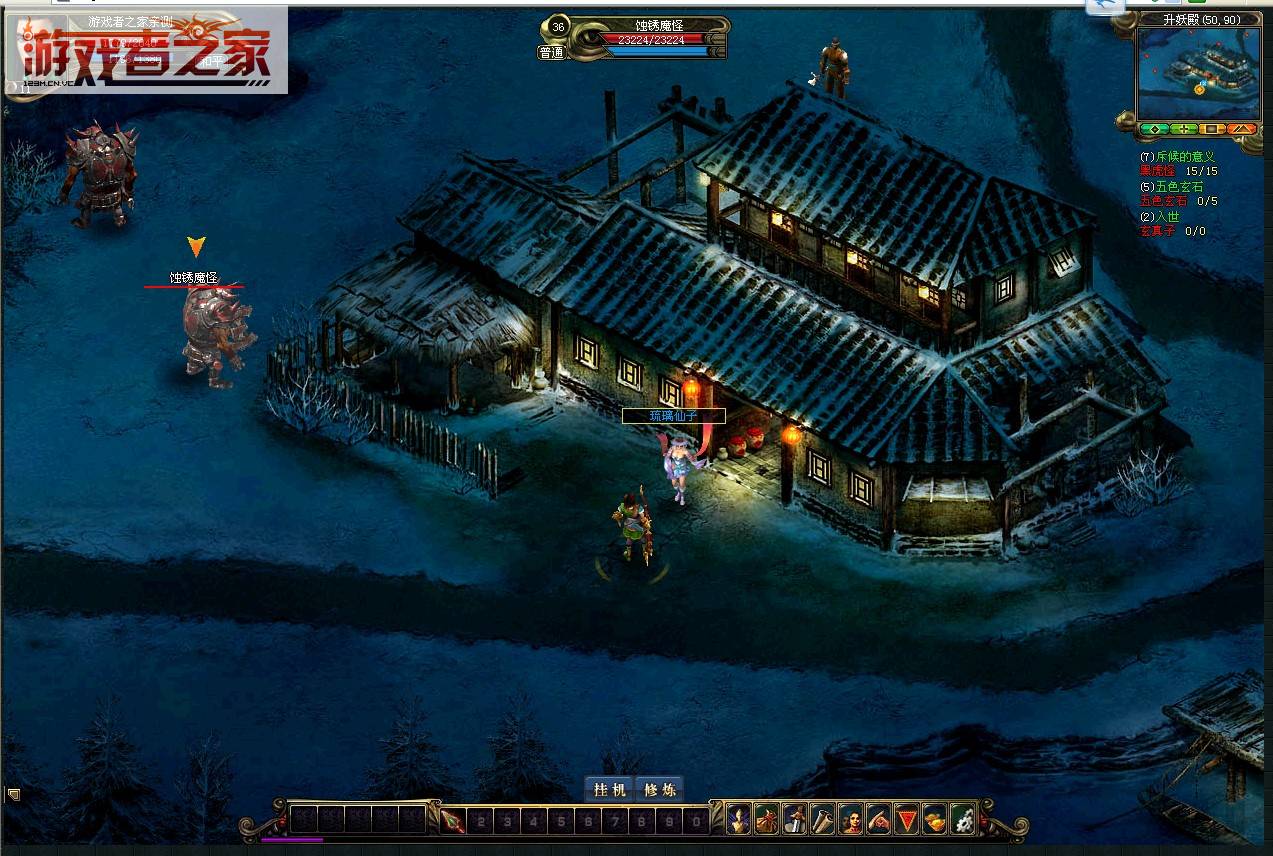This screenshot has height=856, width=1273.
Task: Click the woman's portrait menu icon
Action: click(x=851, y=819)
